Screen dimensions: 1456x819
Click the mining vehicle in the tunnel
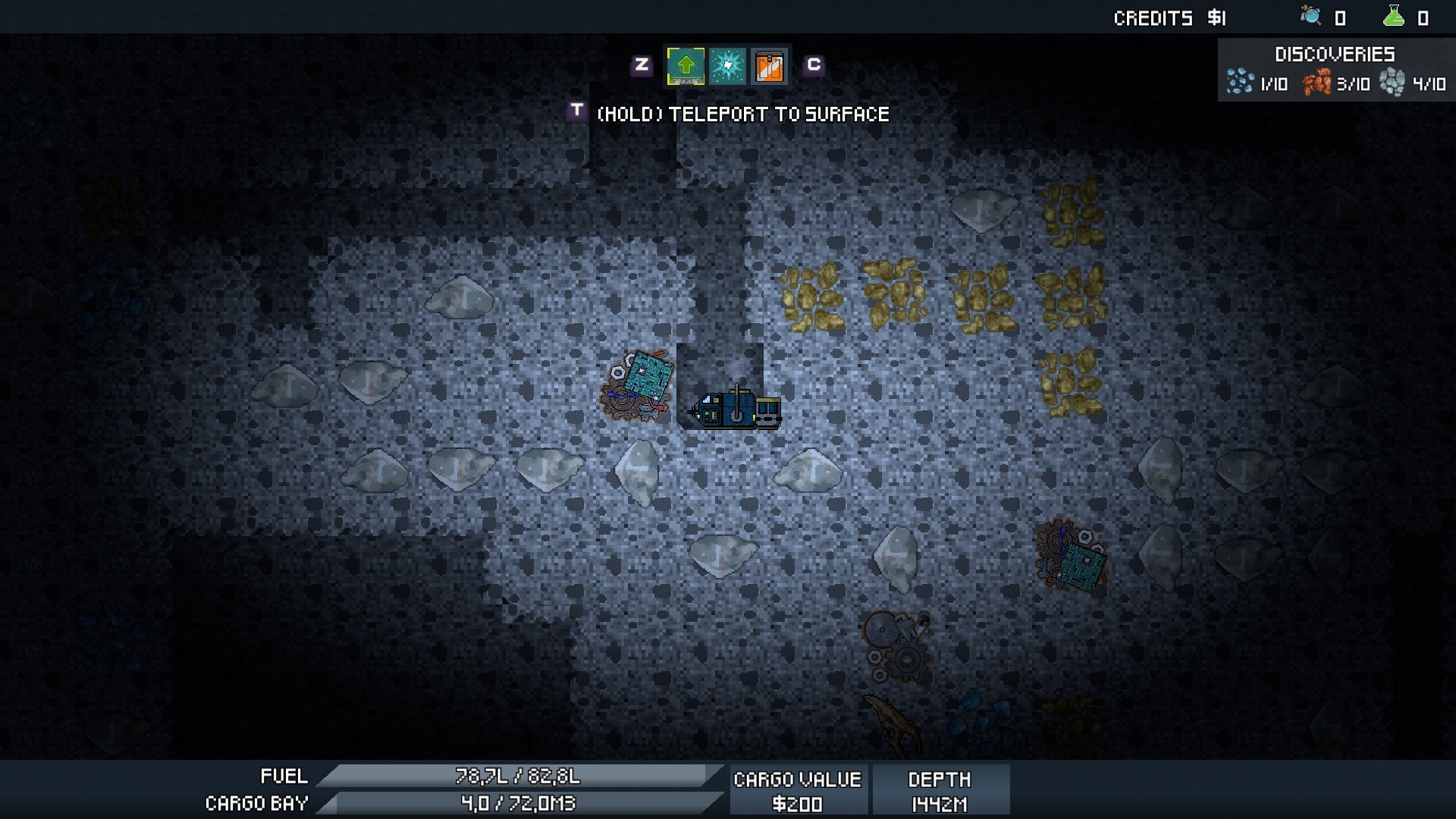click(x=734, y=409)
